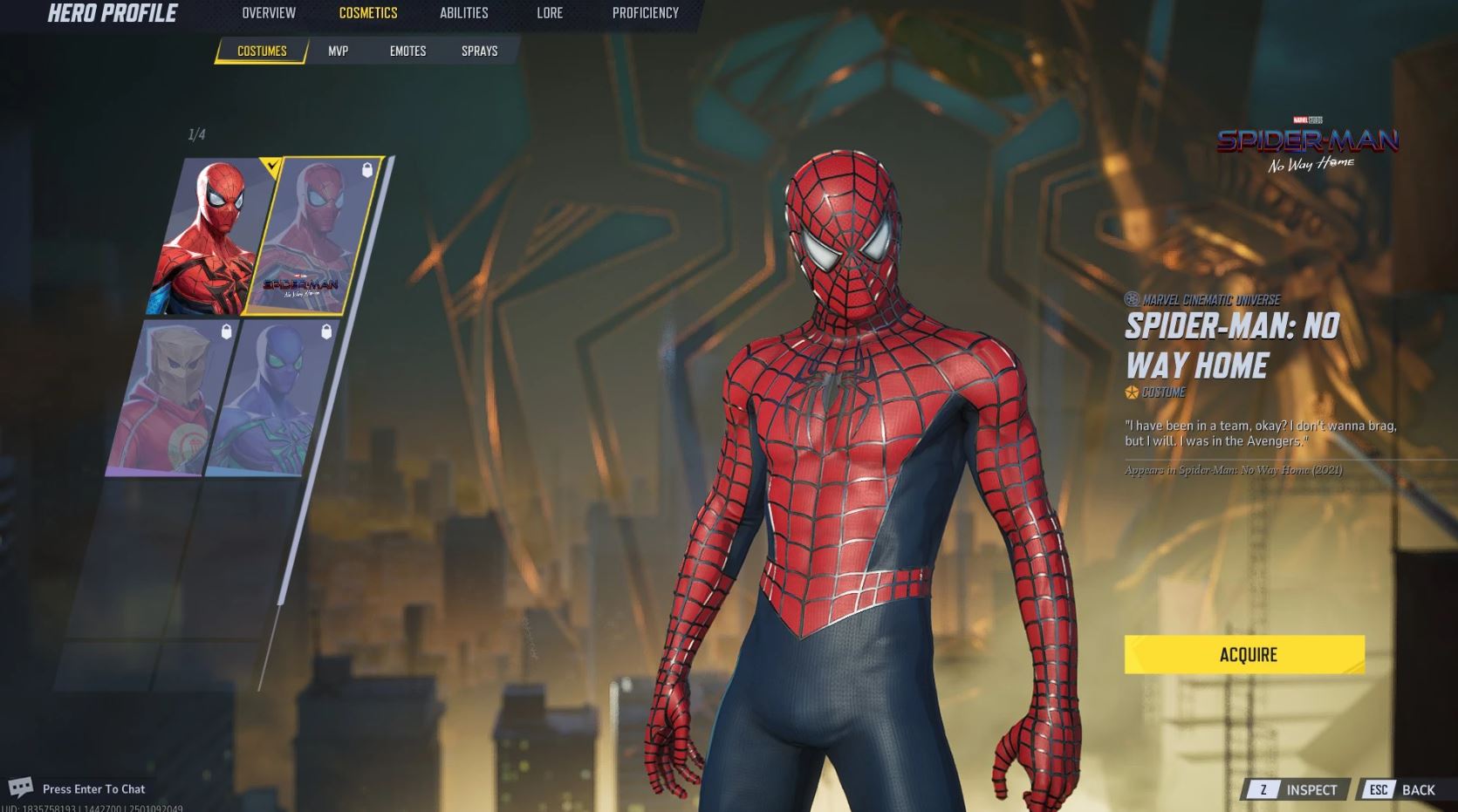Screen dimensions: 1458x812
Task: Click INSPECT at the bottom right
Action: [x=1311, y=789]
